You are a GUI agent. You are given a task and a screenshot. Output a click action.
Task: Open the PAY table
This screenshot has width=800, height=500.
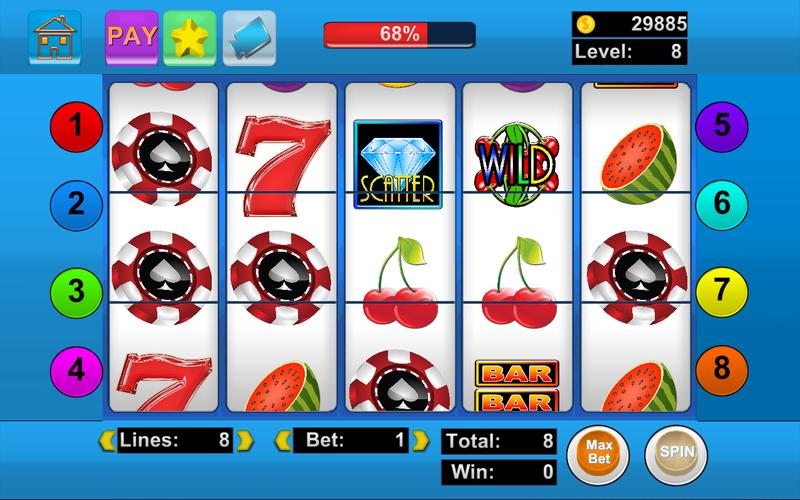pos(131,37)
